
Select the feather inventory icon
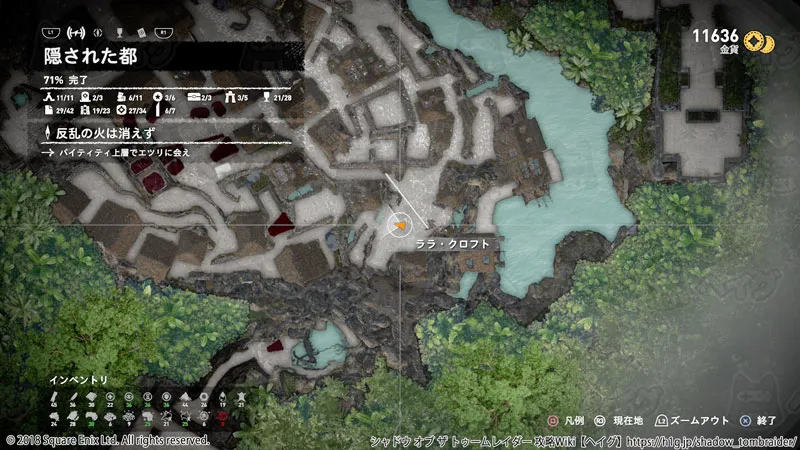pyautogui.click(x=75, y=397)
